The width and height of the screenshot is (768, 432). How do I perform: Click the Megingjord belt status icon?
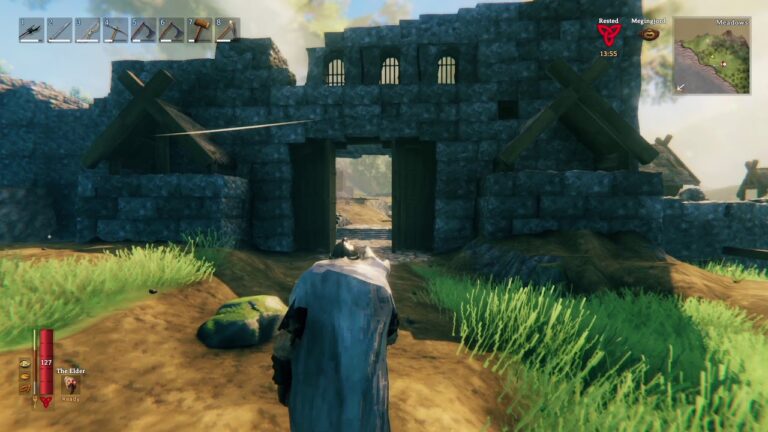650,34
